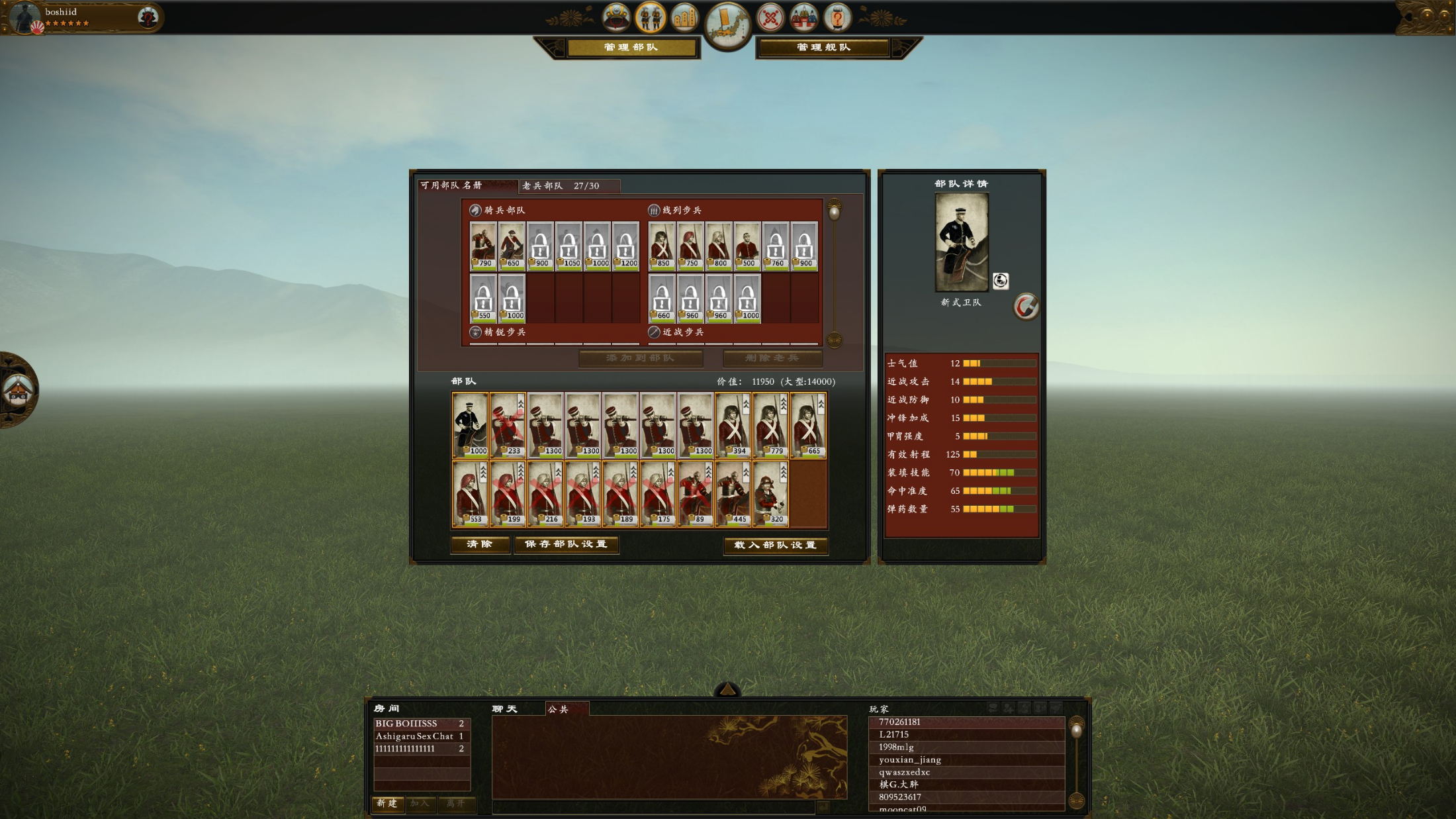Select the BIG BOIIISSS room row
The width and height of the screenshot is (1456, 819).
422,724
